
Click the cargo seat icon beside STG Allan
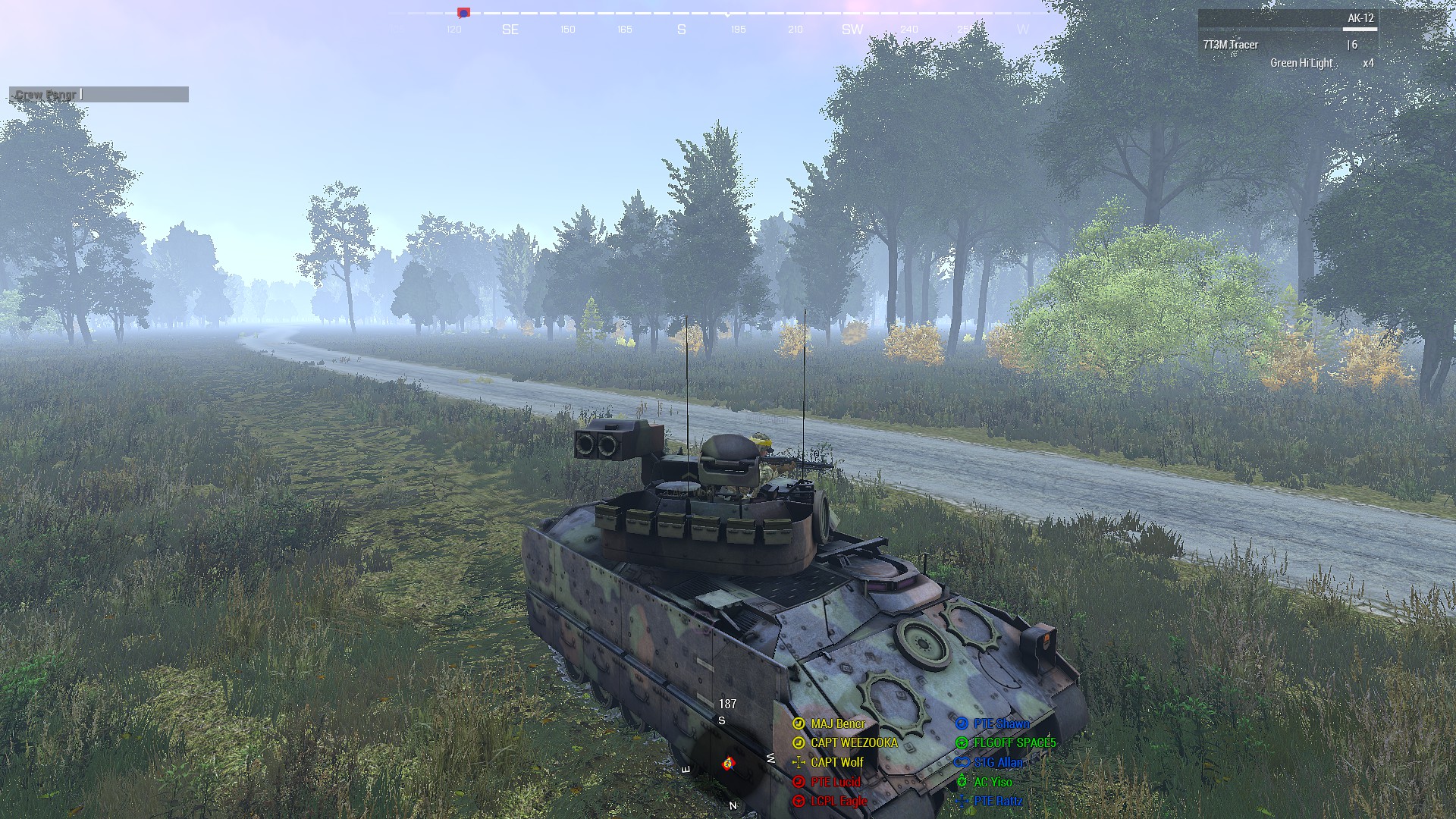(x=962, y=763)
